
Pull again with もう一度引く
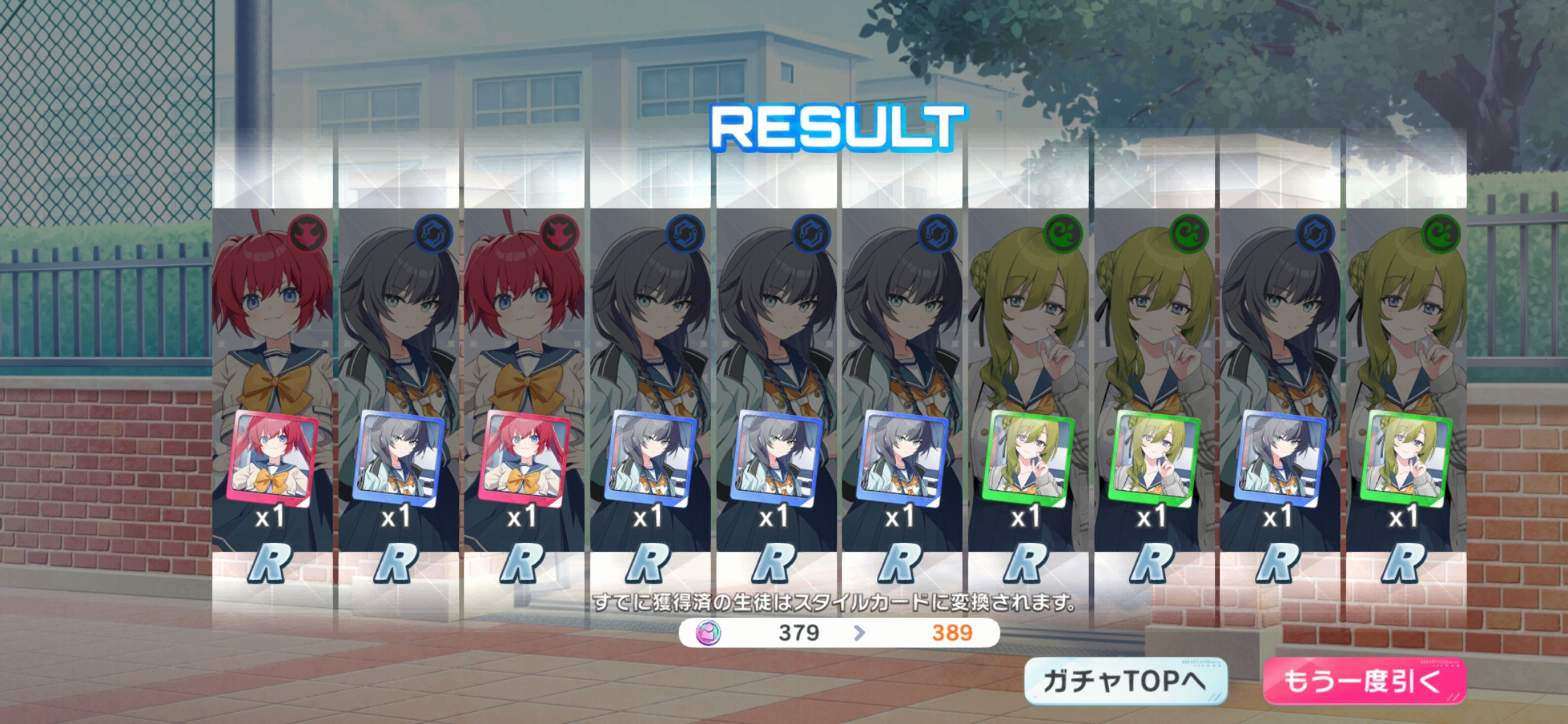point(1364,681)
